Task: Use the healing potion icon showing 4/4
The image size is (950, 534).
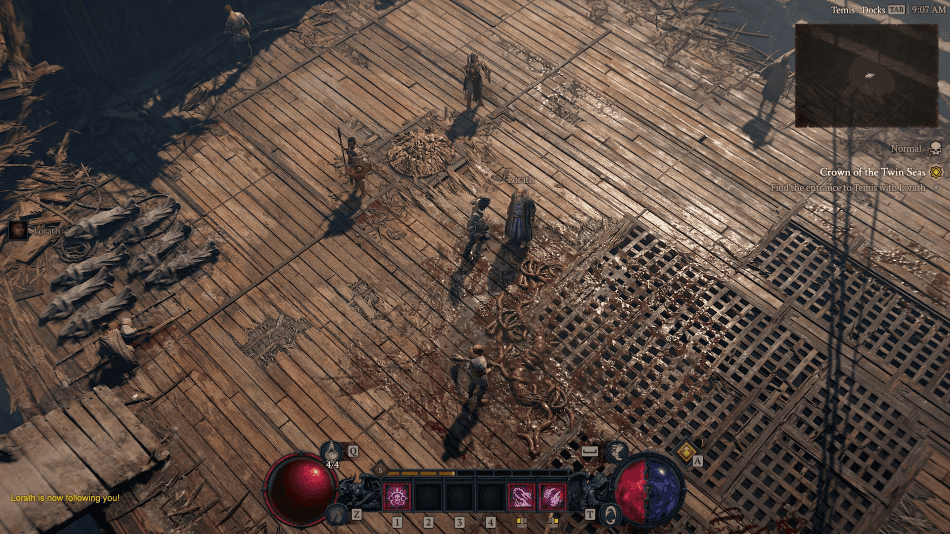Action: pyautogui.click(x=334, y=452)
